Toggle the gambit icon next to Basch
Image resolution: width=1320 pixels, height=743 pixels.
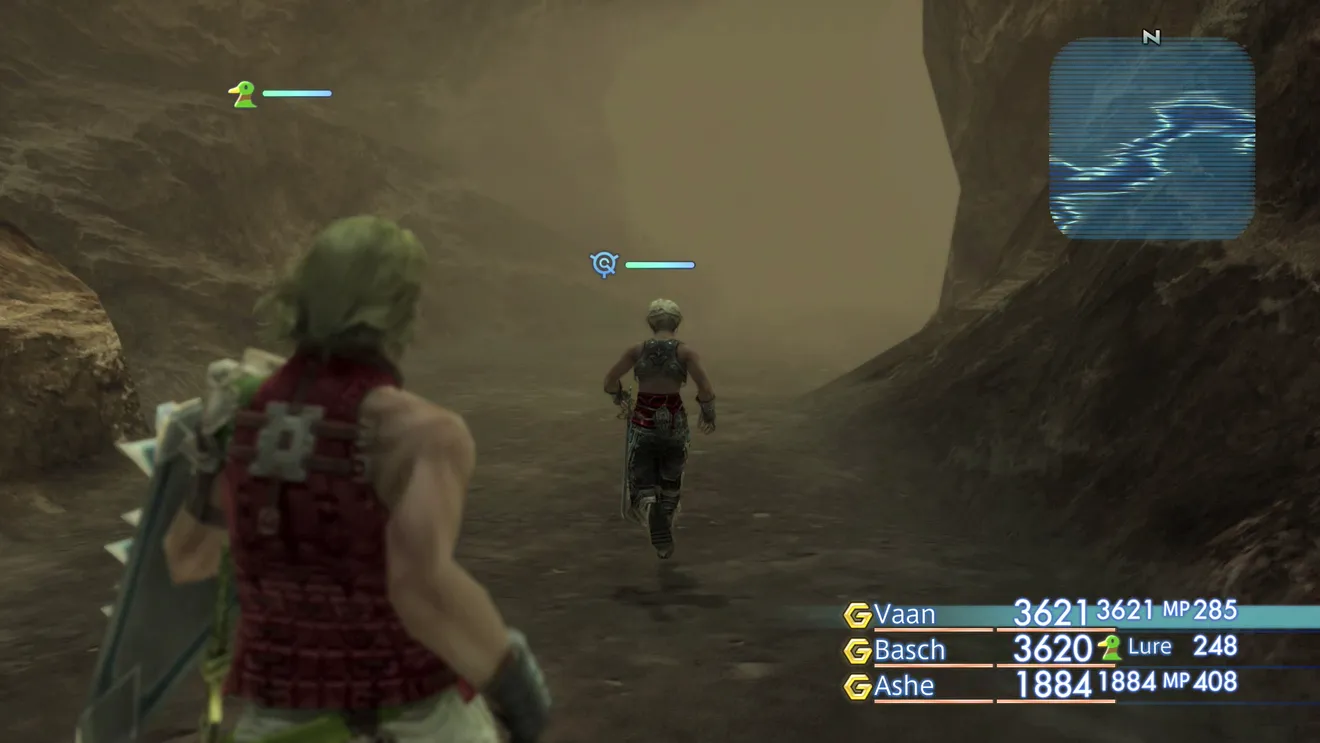[857, 651]
